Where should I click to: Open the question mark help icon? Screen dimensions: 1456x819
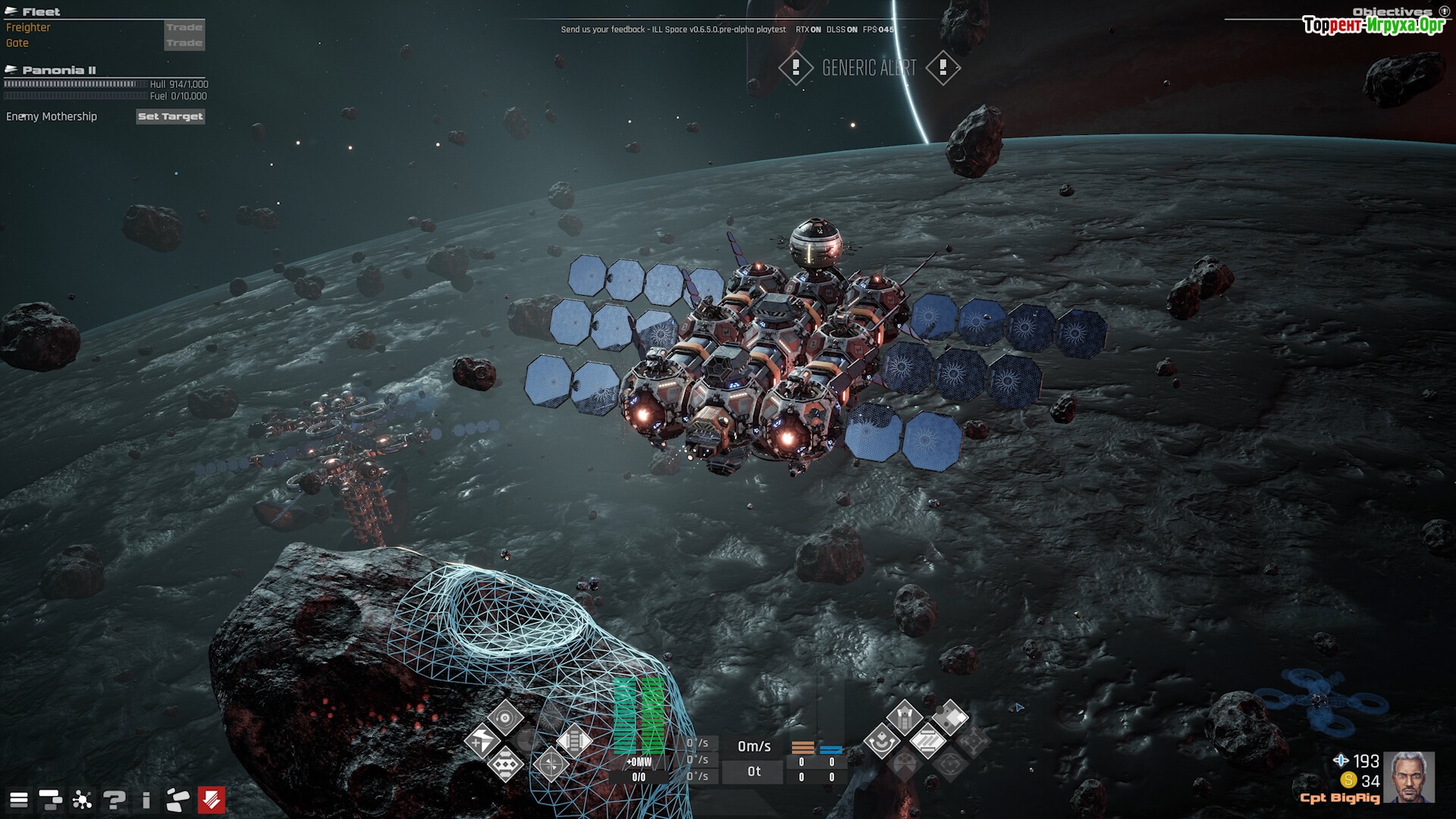pos(115,799)
